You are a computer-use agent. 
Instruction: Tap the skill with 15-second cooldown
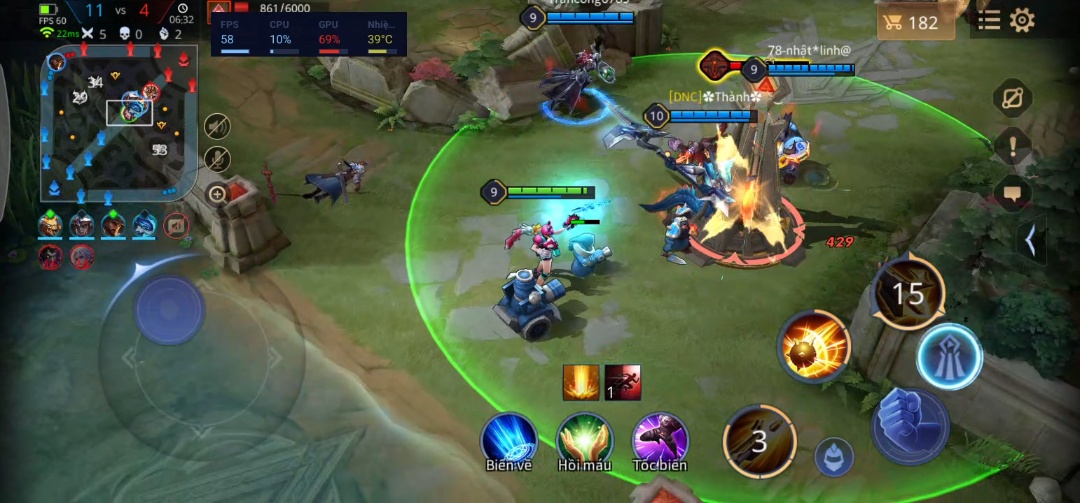click(x=908, y=293)
